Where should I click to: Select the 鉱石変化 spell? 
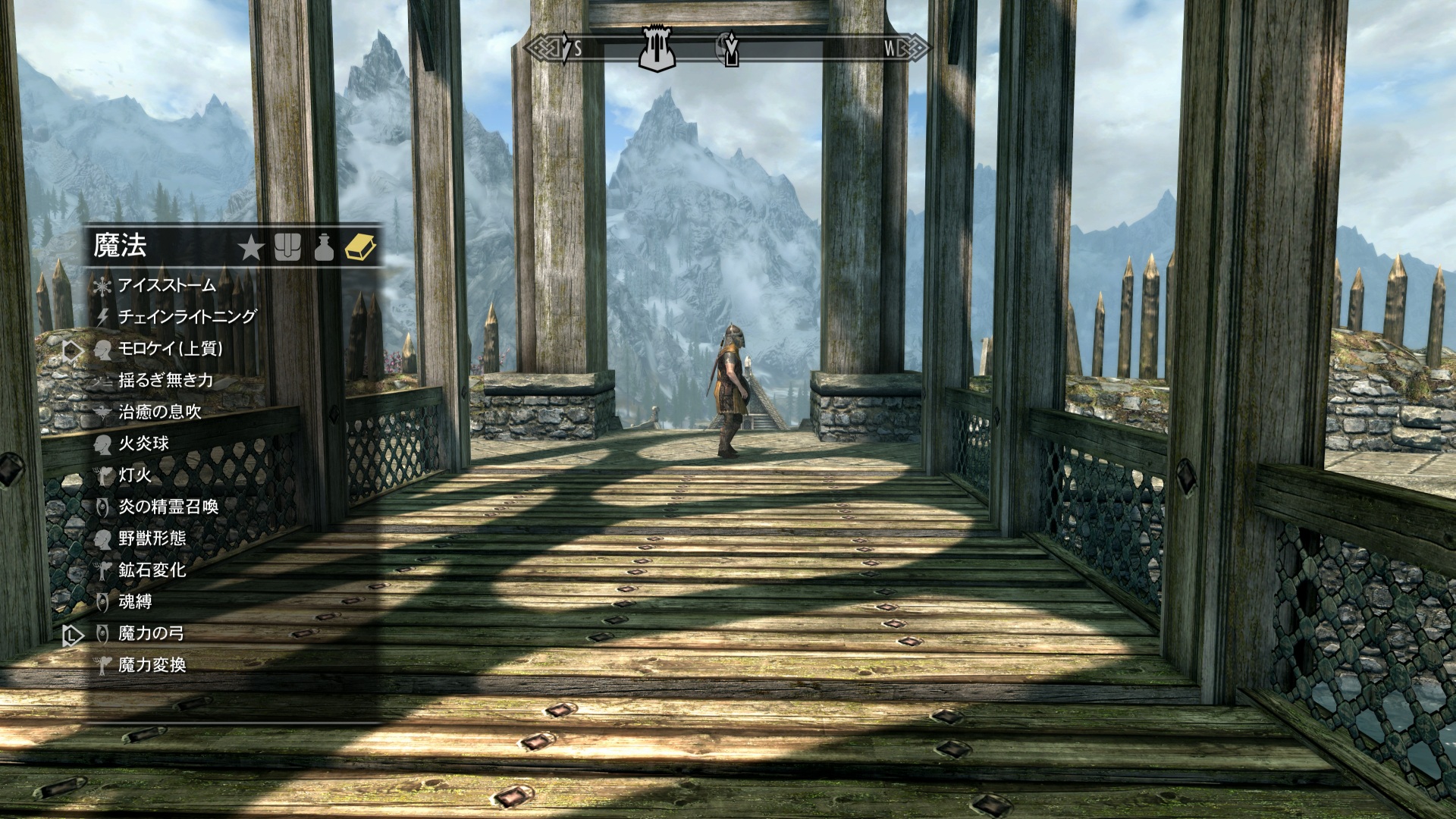pos(152,570)
